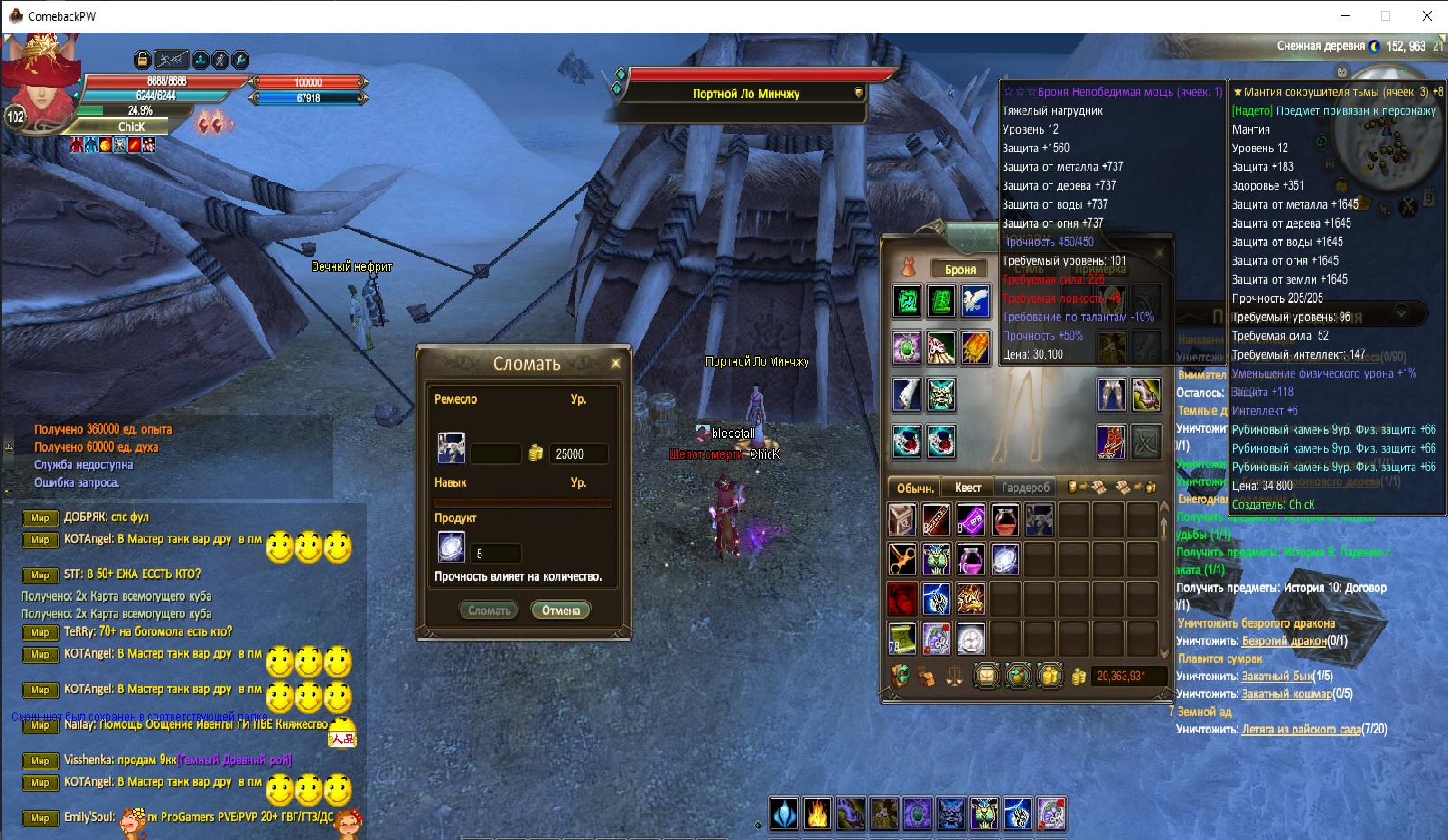Select the purple ticket item in inventory

[971, 520]
